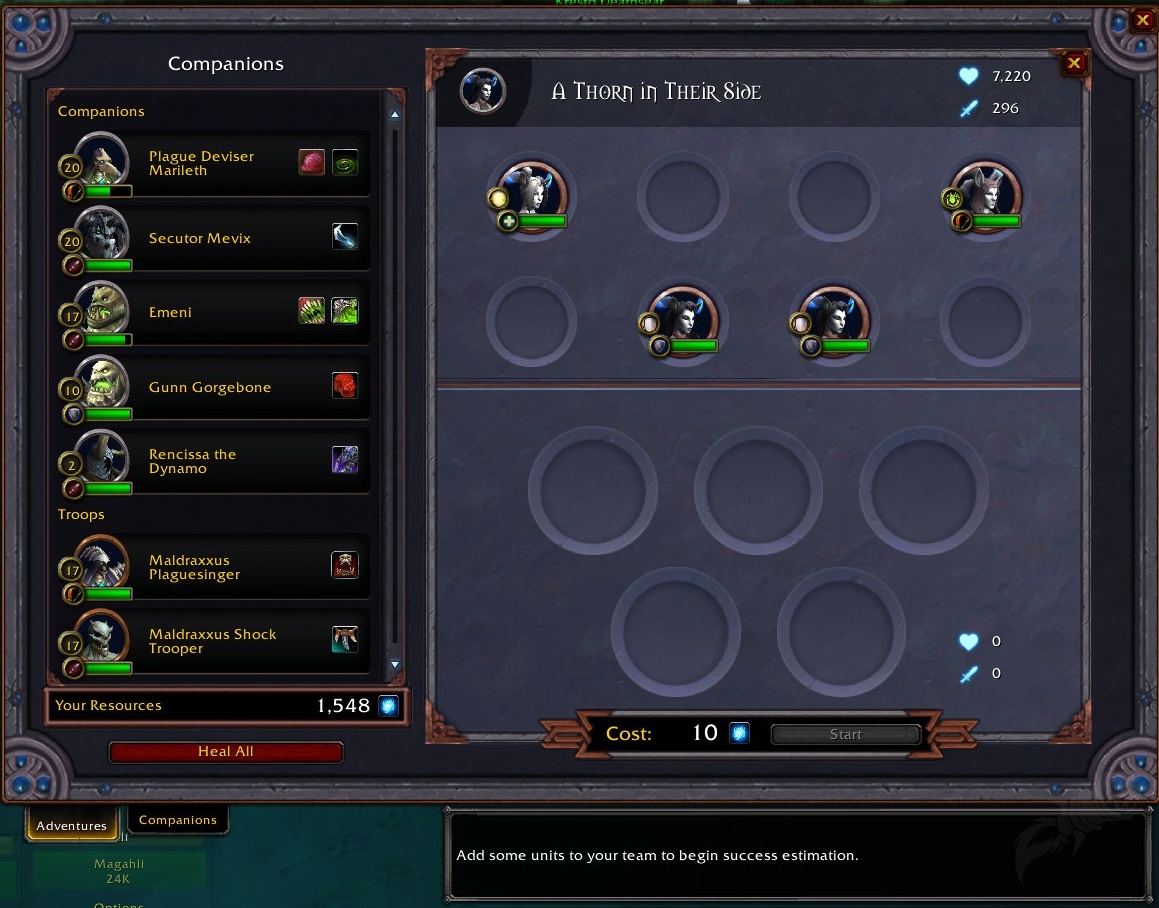The height and width of the screenshot is (908, 1159).
Task: Start the adventure mission
Action: click(x=845, y=735)
